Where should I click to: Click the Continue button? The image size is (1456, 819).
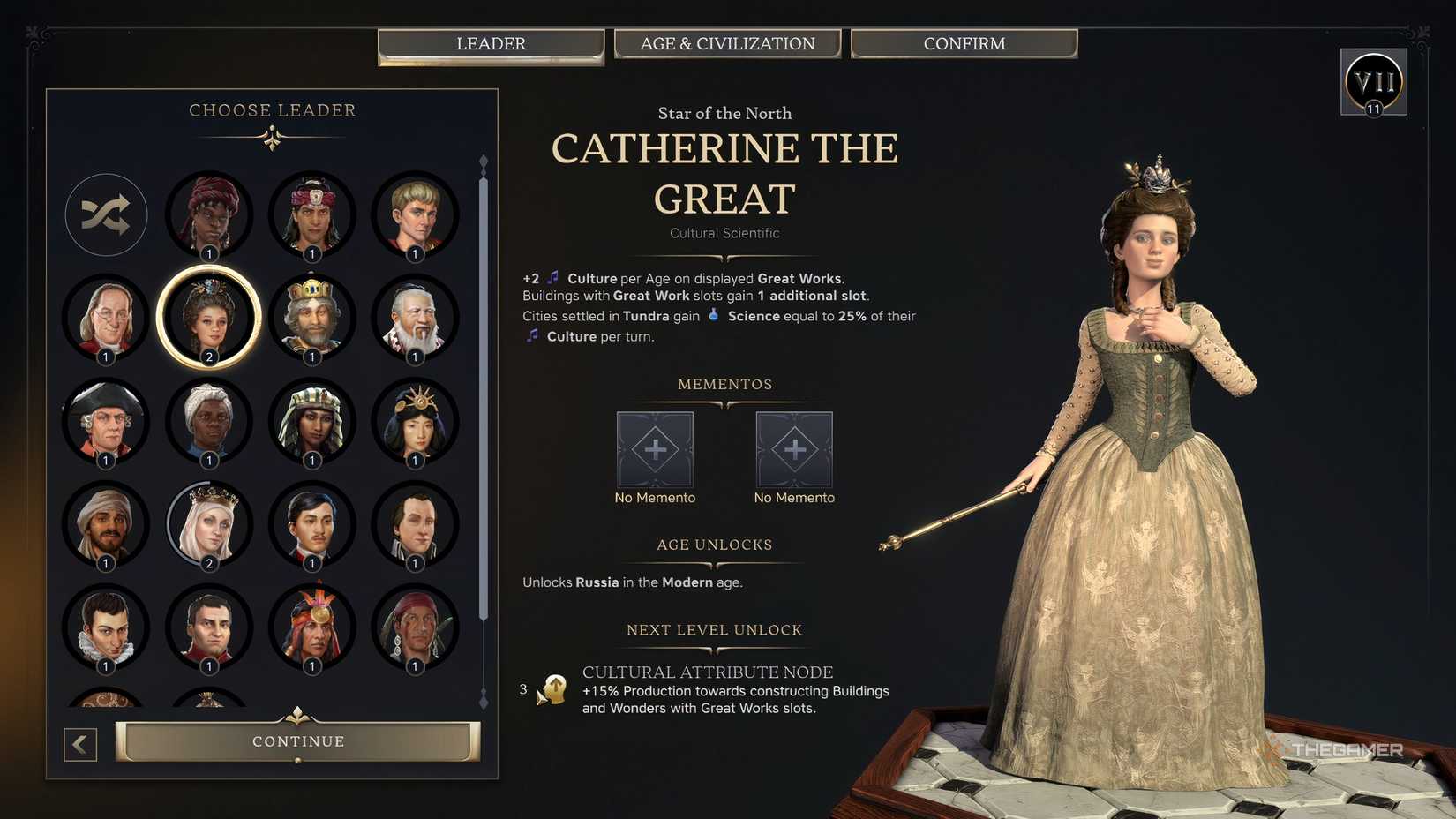coord(298,741)
